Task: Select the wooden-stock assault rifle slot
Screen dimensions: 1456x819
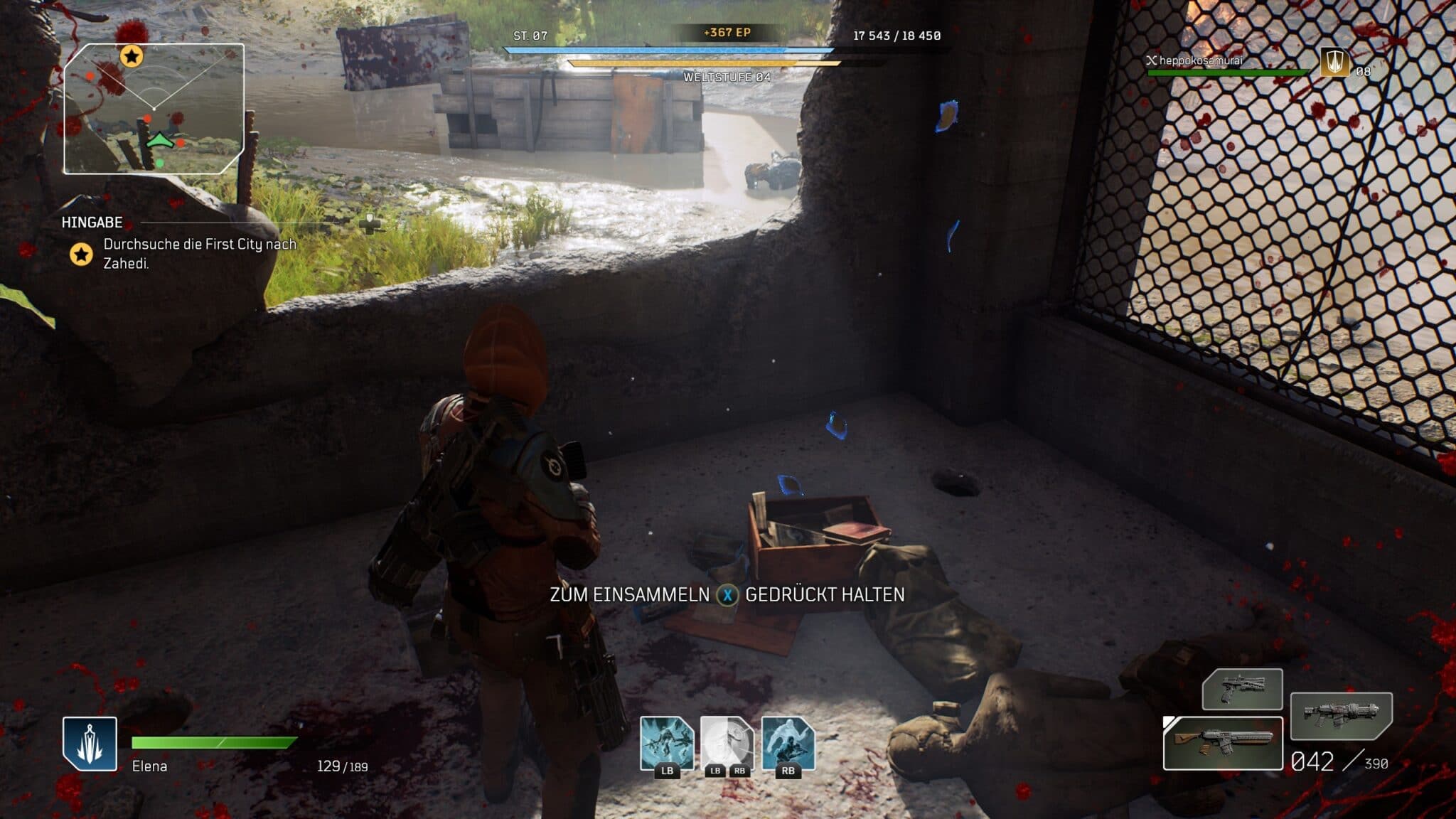Action: [1222, 743]
